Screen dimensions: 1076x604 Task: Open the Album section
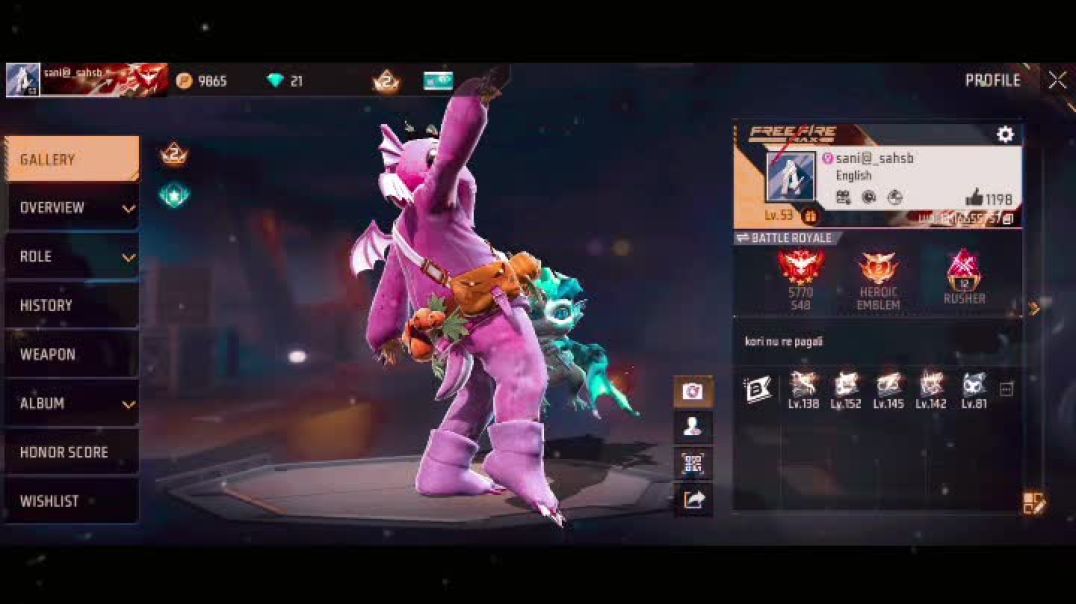[71, 404]
